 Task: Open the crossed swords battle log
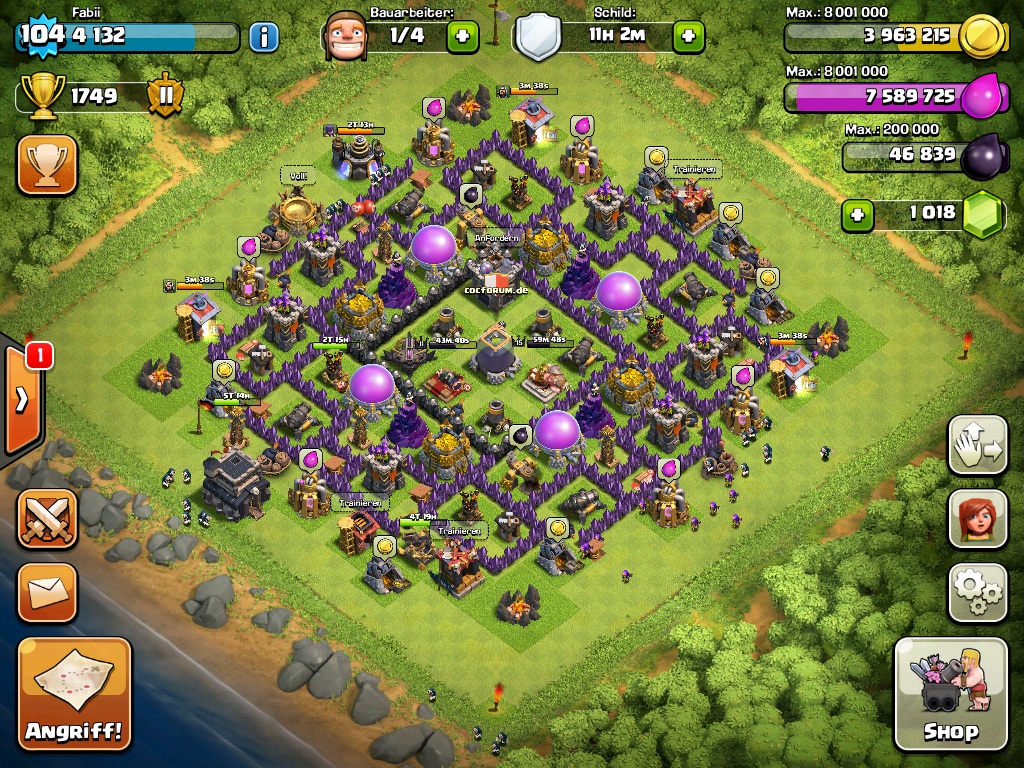click(47, 518)
